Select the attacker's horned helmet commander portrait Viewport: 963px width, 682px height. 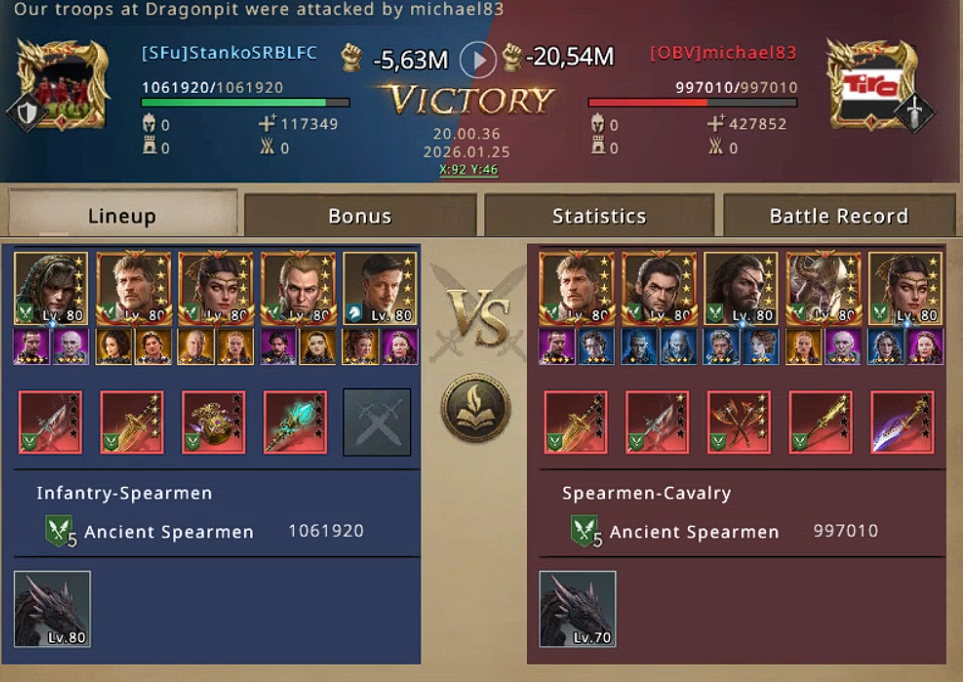click(x=821, y=288)
